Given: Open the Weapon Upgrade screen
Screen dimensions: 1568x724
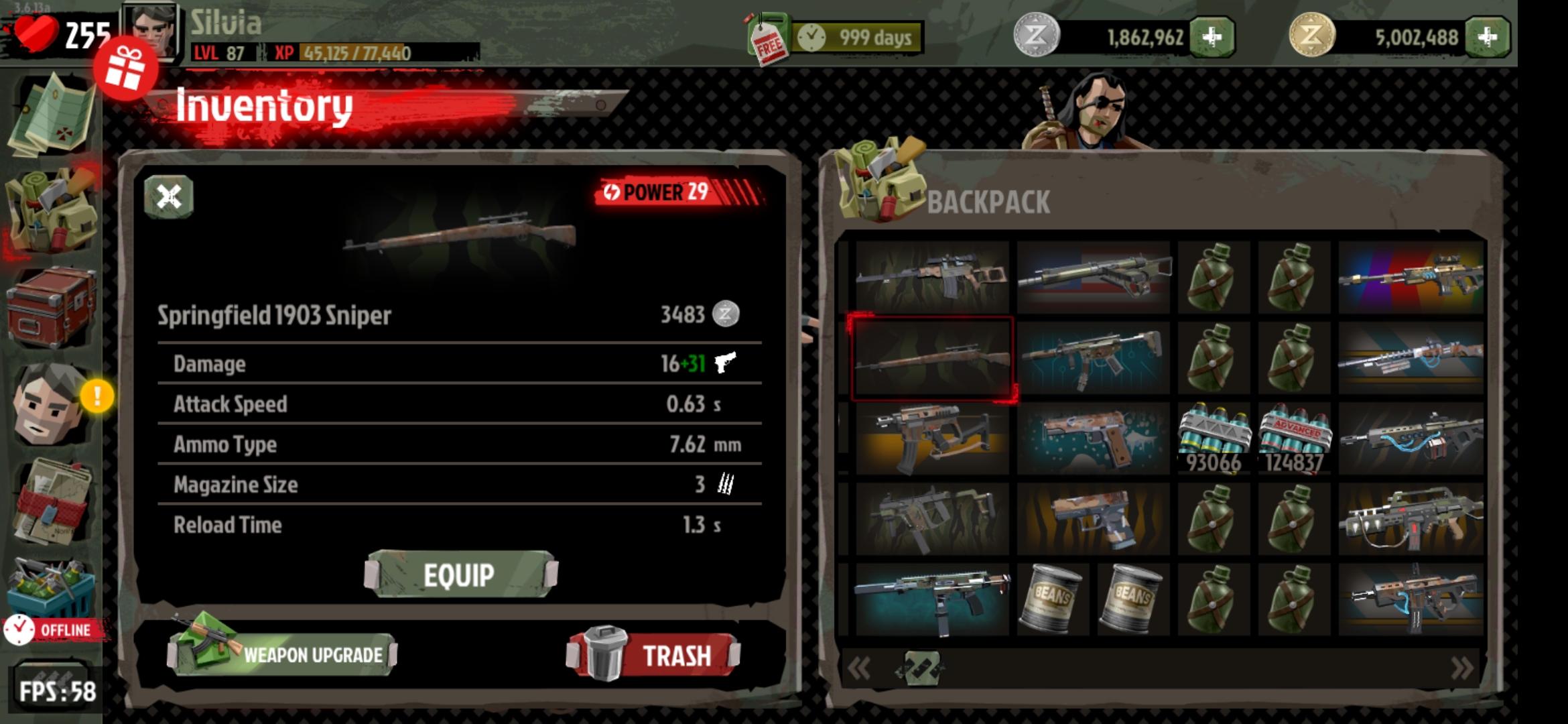Looking at the screenshot, I should click(283, 654).
